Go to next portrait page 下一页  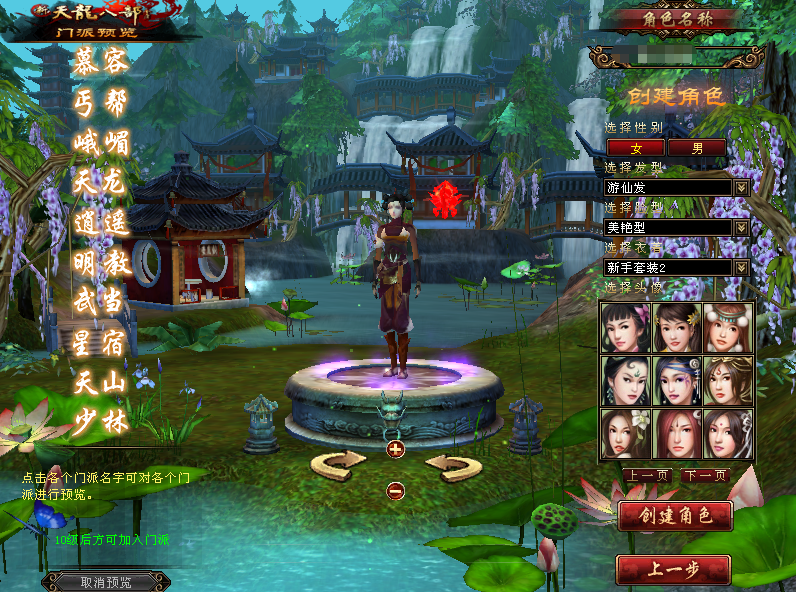point(704,476)
